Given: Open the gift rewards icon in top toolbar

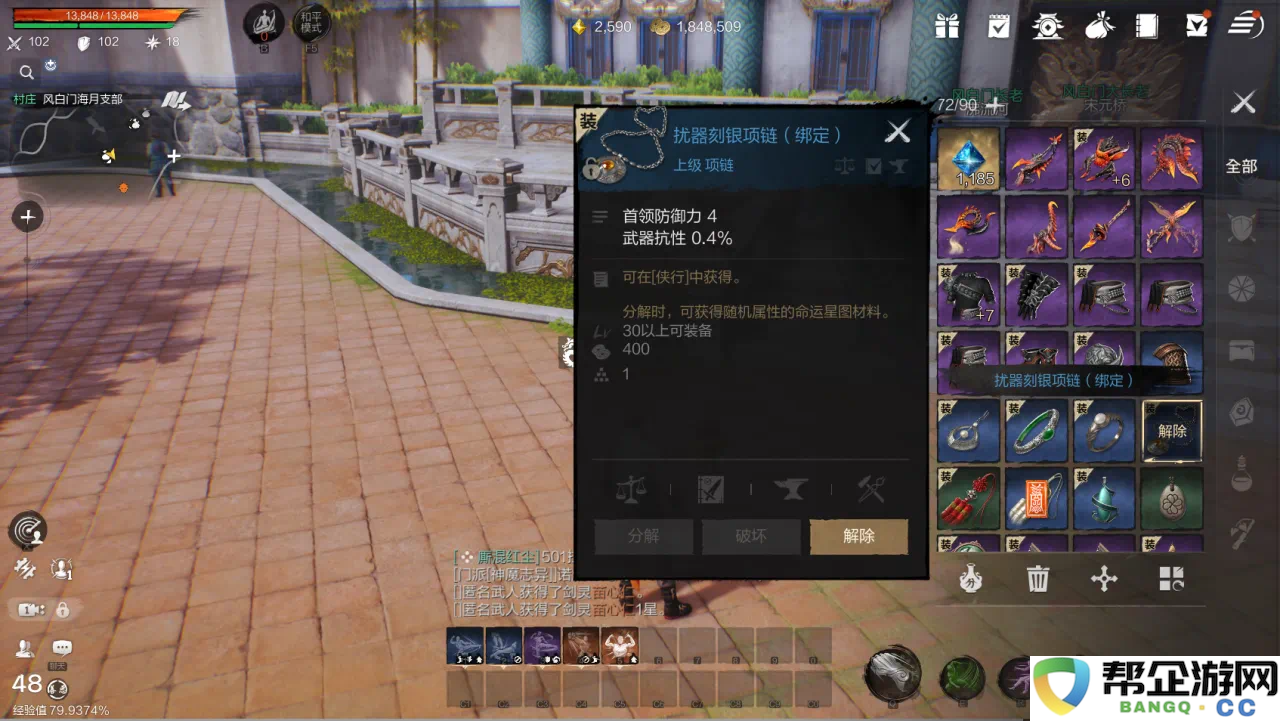Looking at the screenshot, I should [945, 27].
